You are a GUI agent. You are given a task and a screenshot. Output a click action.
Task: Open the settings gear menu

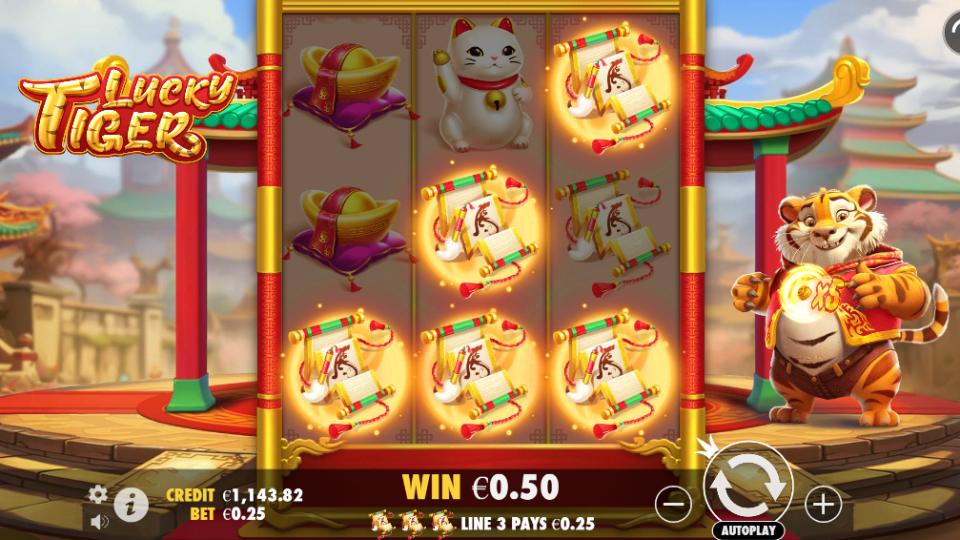[x=98, y=494]
